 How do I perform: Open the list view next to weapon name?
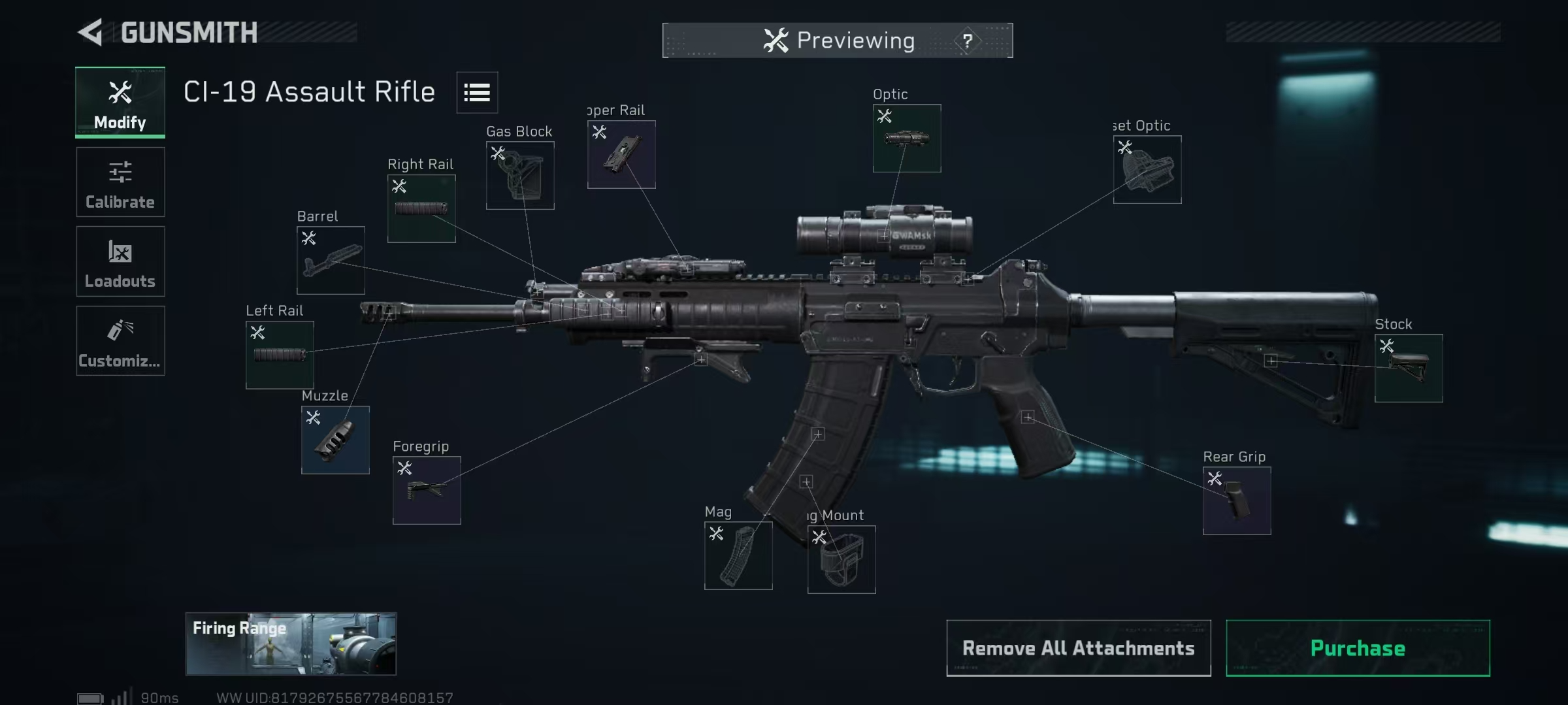[x=477, y=93]
